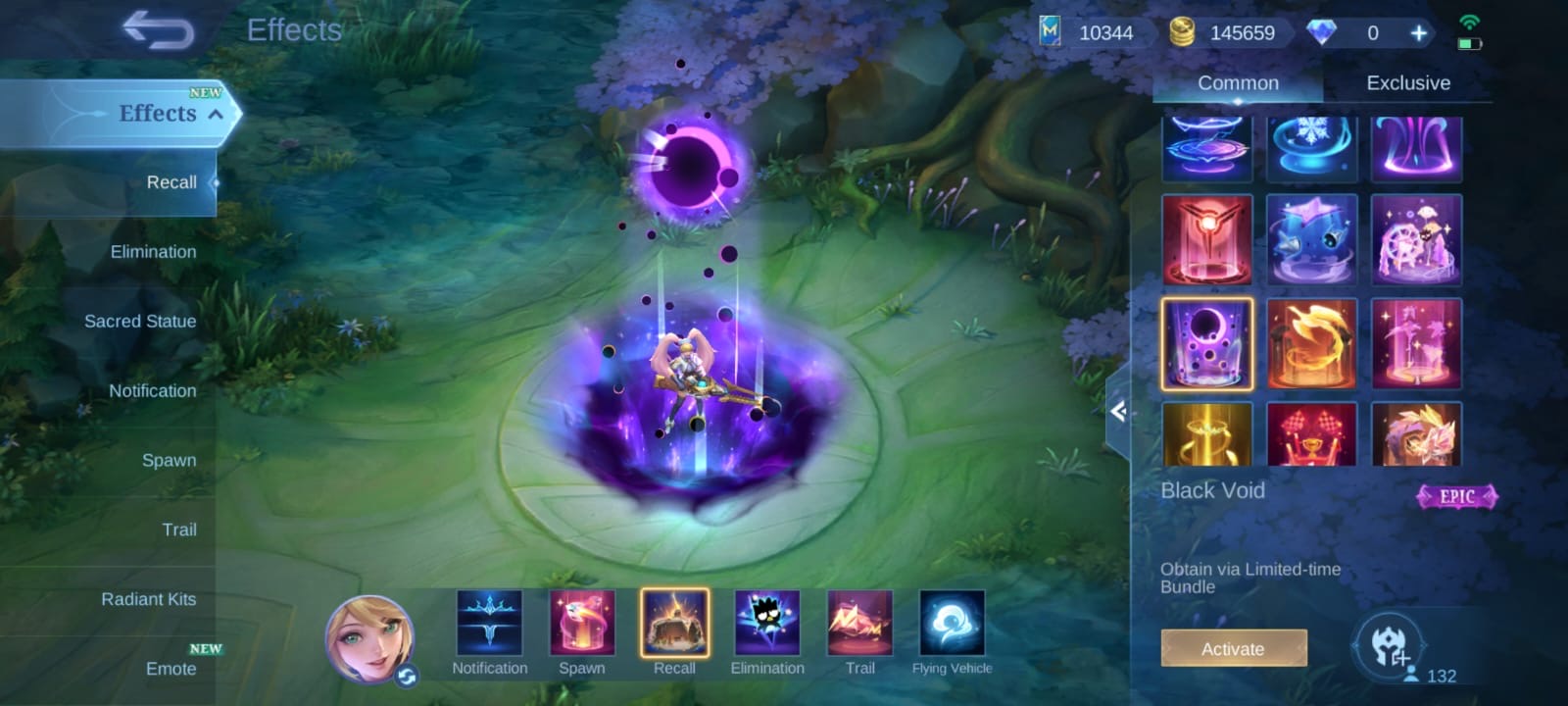Open the helmet preset icon
Viewport: 1568px width, 706px height.
pyautogui.click(x=1389, y=646)
